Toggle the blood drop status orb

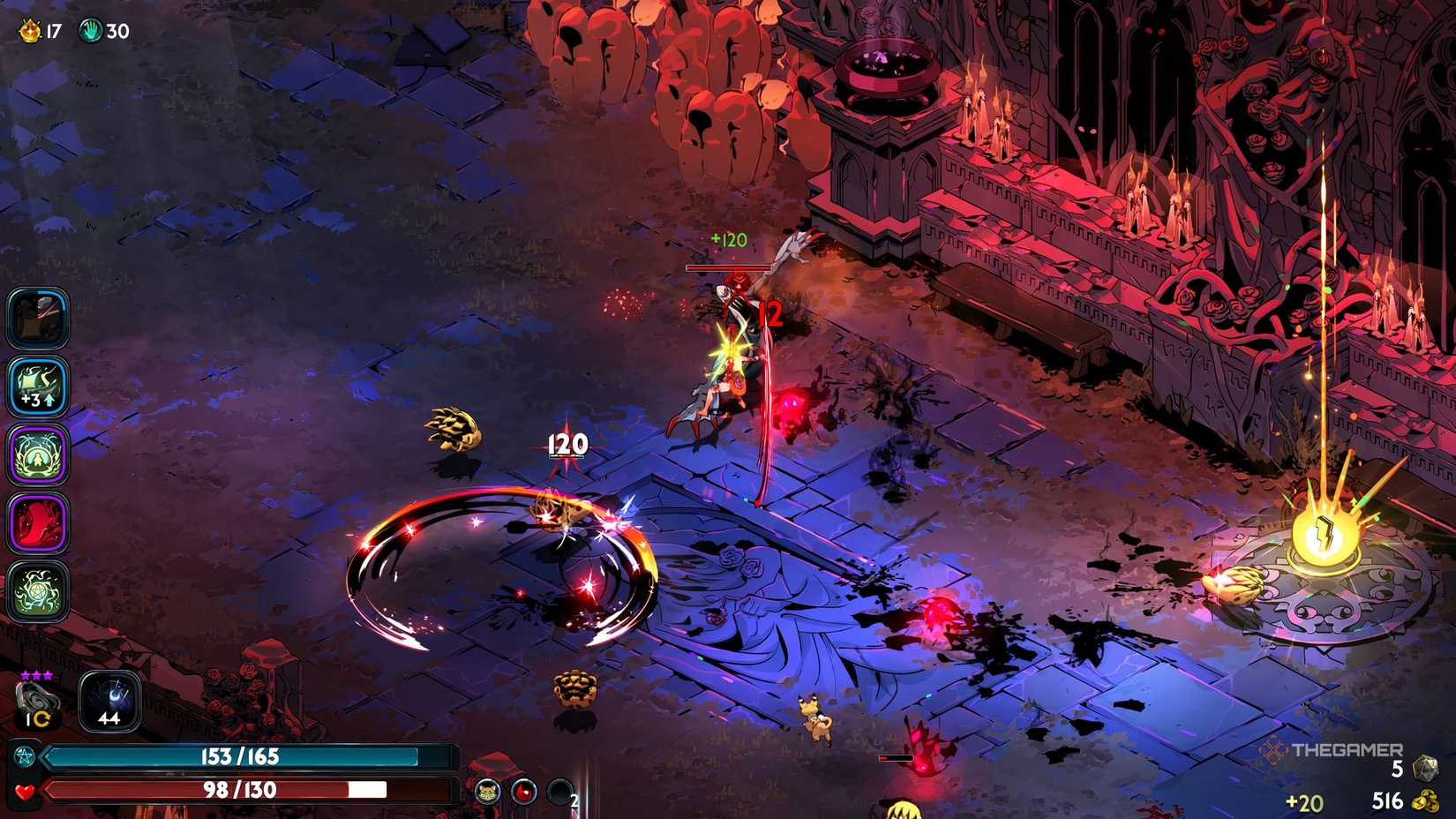click(x=524, y=792)
